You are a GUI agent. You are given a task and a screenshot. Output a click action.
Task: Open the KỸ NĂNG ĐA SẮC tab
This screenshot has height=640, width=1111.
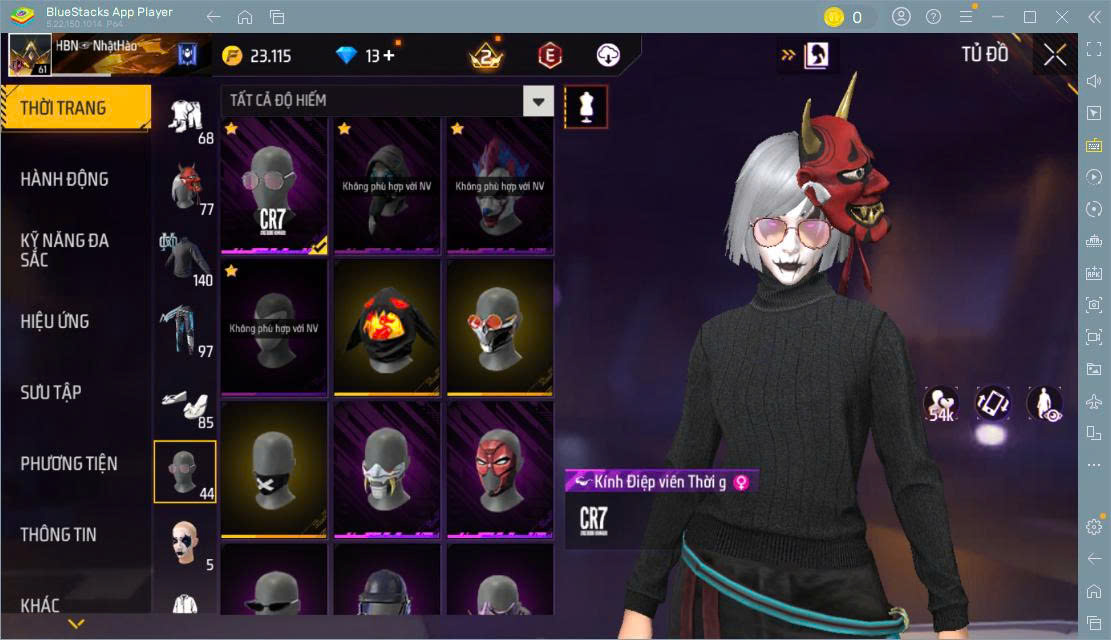coord(65,250)
